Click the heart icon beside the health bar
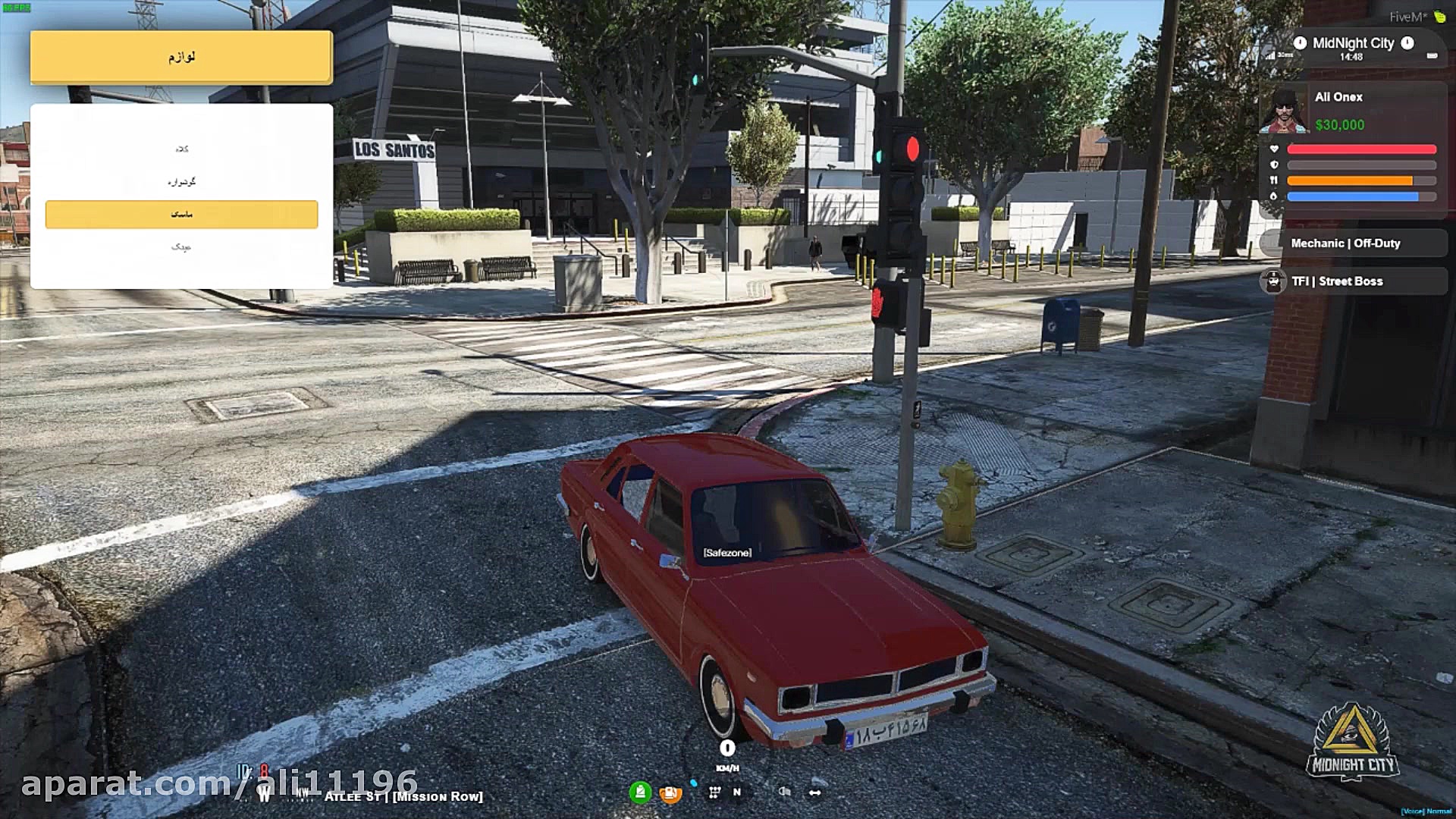 coord(1274,149)
